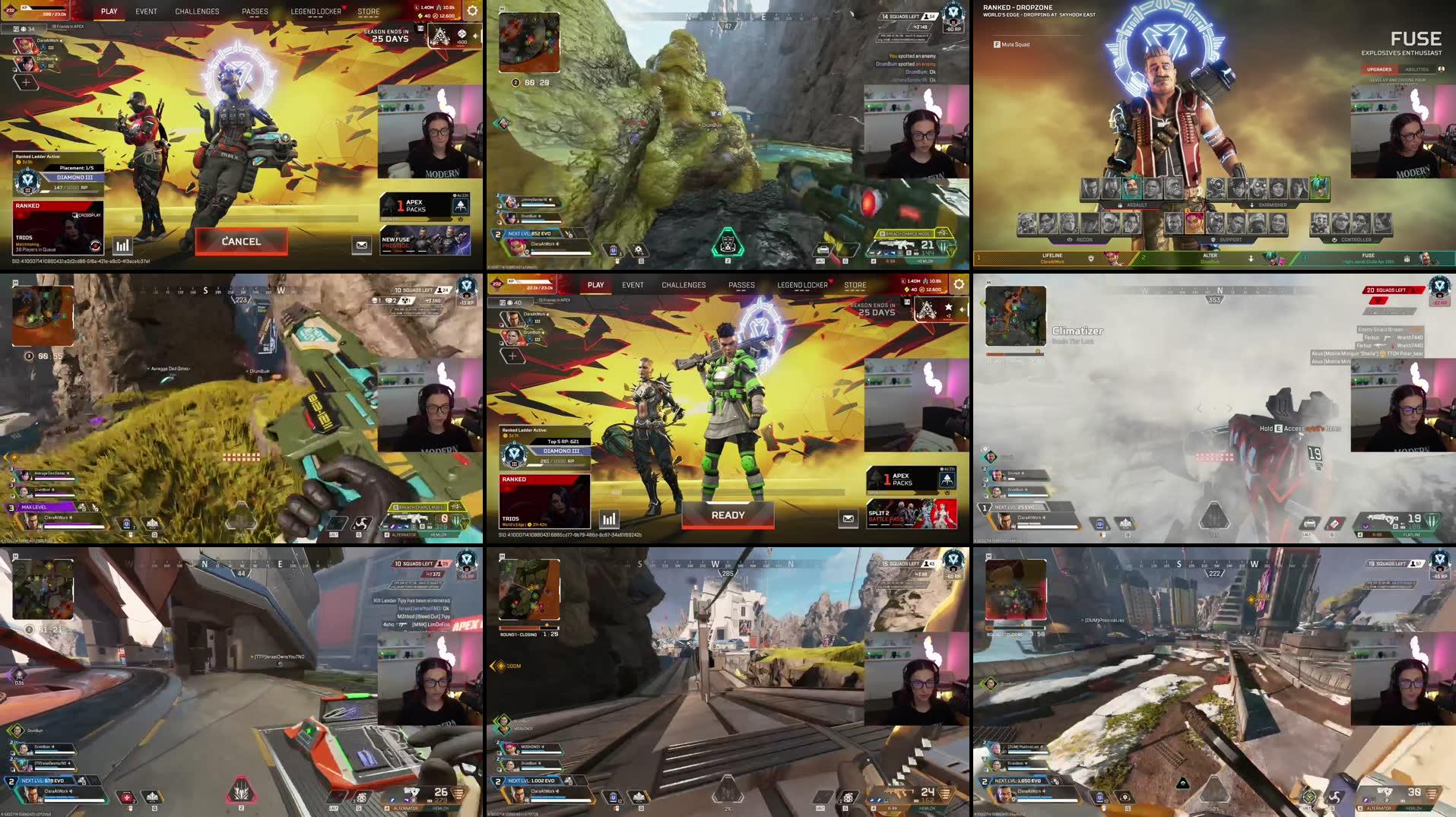Switch to the Store tab
The image size is (1456, 817).
[370, 11]
